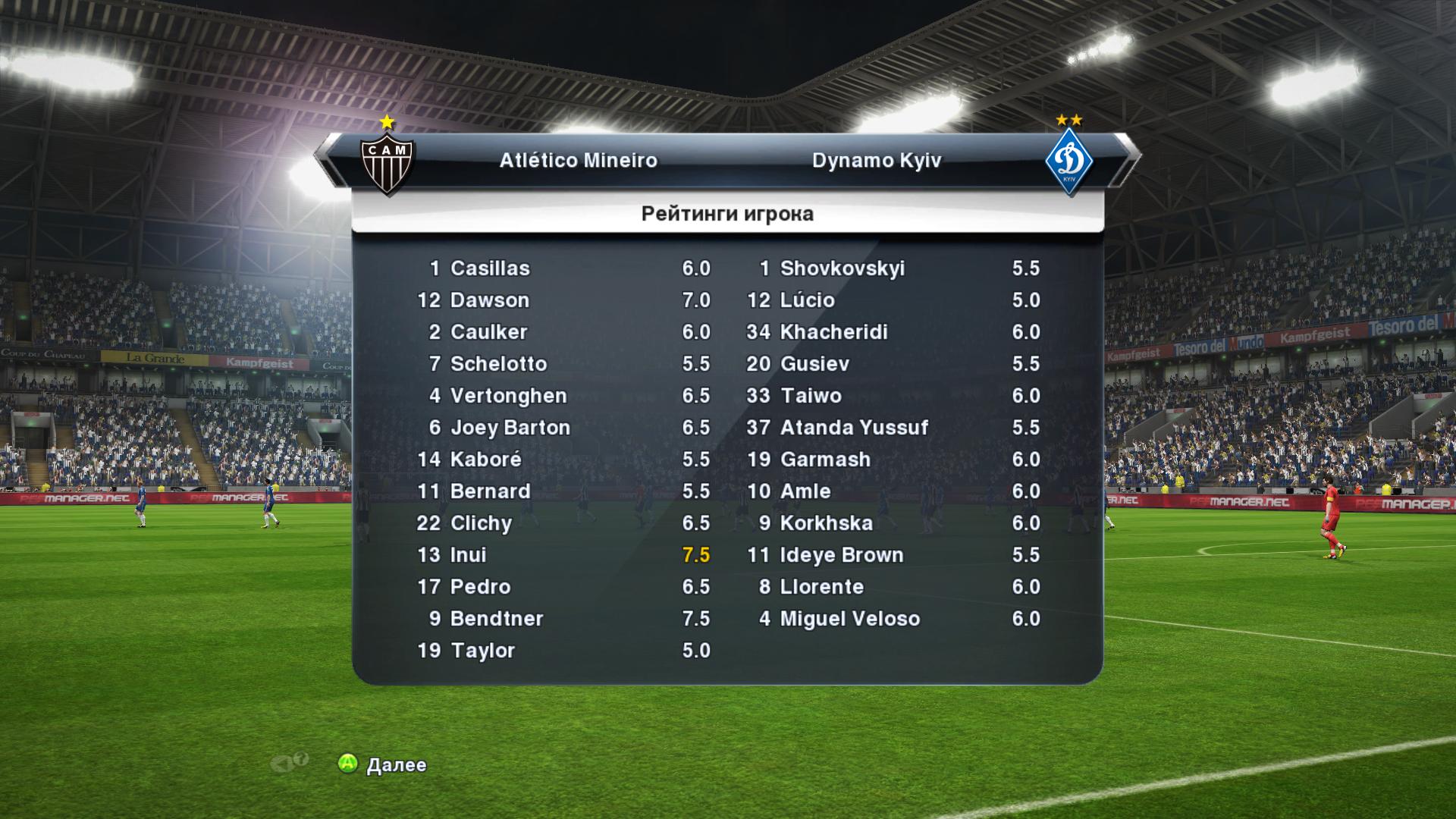
Task: Click the Dynamo Kyiv club crest
Action: click(x=1068, y=161)
